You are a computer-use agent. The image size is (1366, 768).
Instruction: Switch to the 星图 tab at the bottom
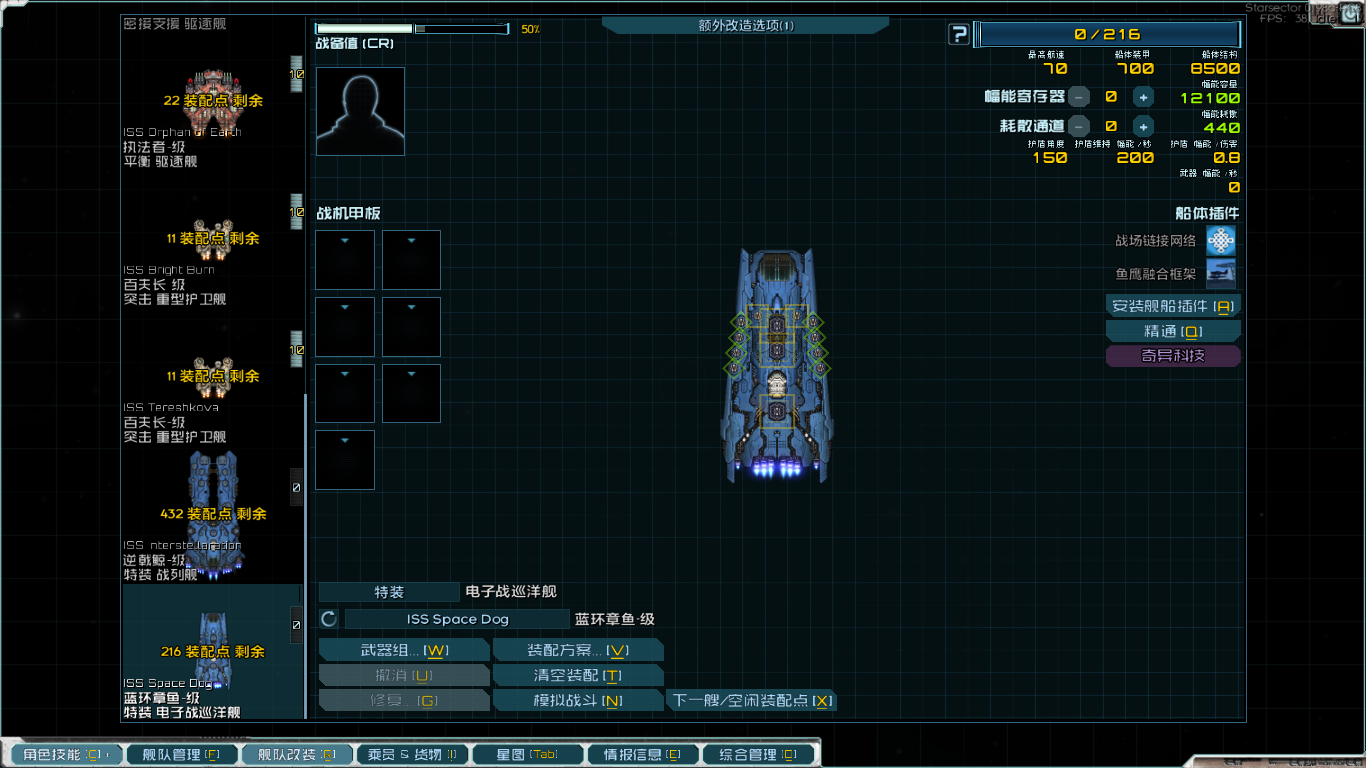(527, 754)
